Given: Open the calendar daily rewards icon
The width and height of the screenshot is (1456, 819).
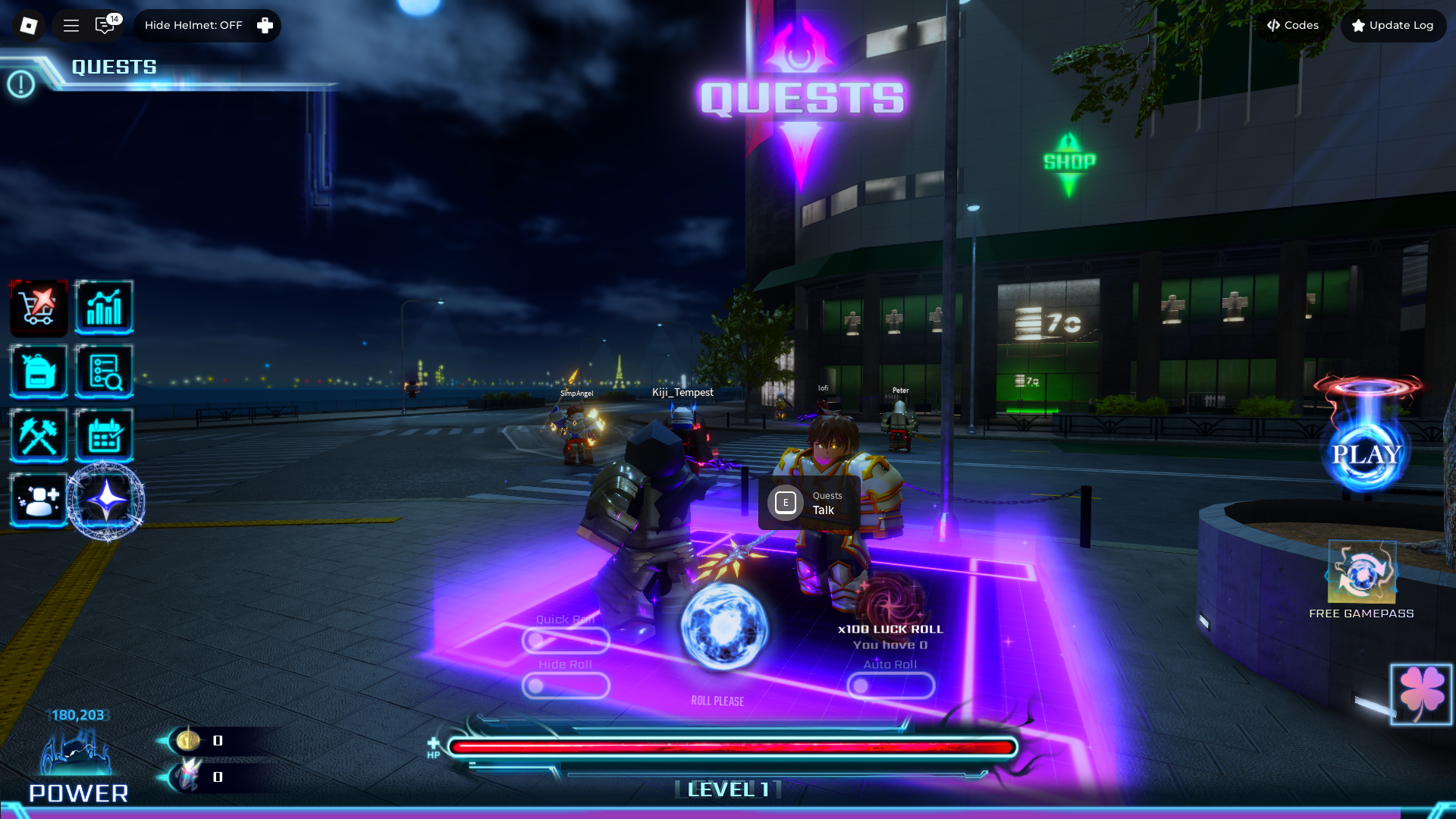Looking at the screenshot, I should [x=105, y=436].
